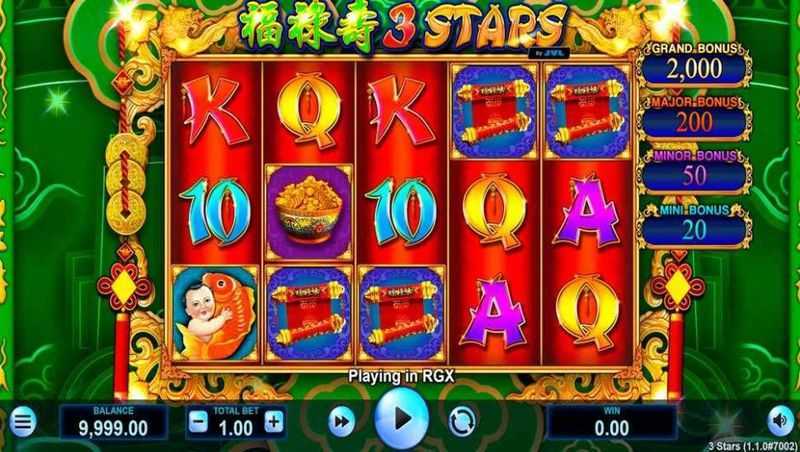
Task: Open the hamburger menu
Action: [22, 422]
